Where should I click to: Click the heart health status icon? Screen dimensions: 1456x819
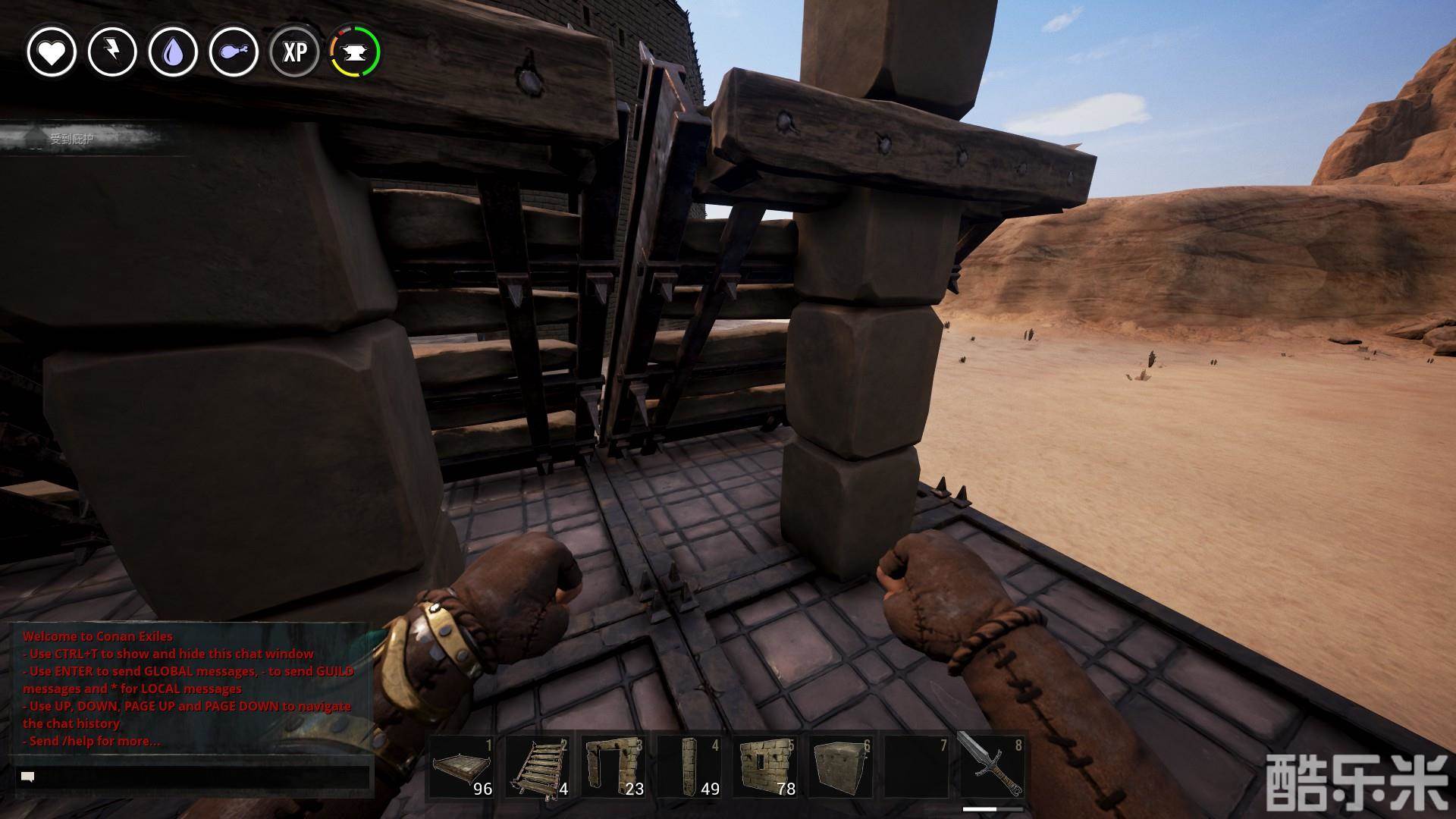click(52, 52)
